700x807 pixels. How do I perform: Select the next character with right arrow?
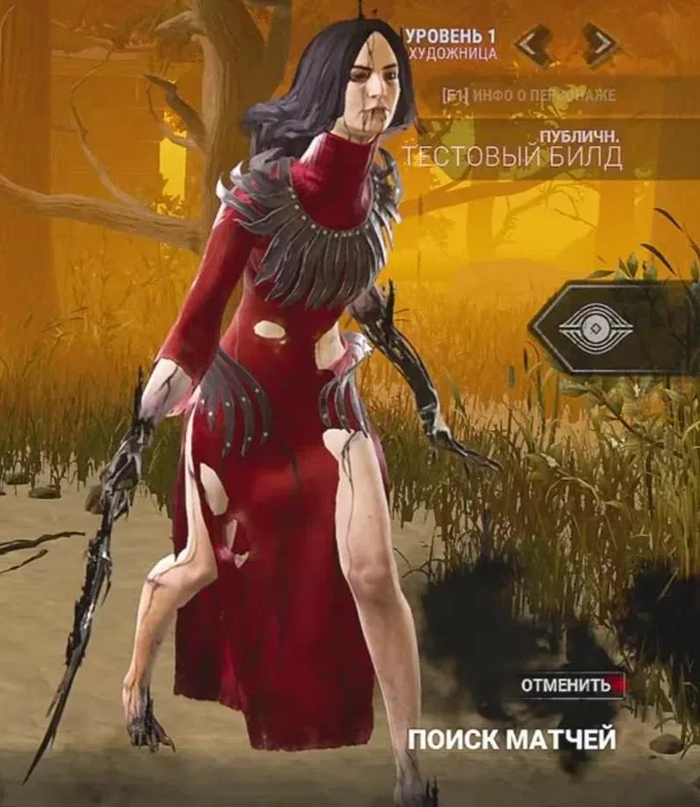598,42
